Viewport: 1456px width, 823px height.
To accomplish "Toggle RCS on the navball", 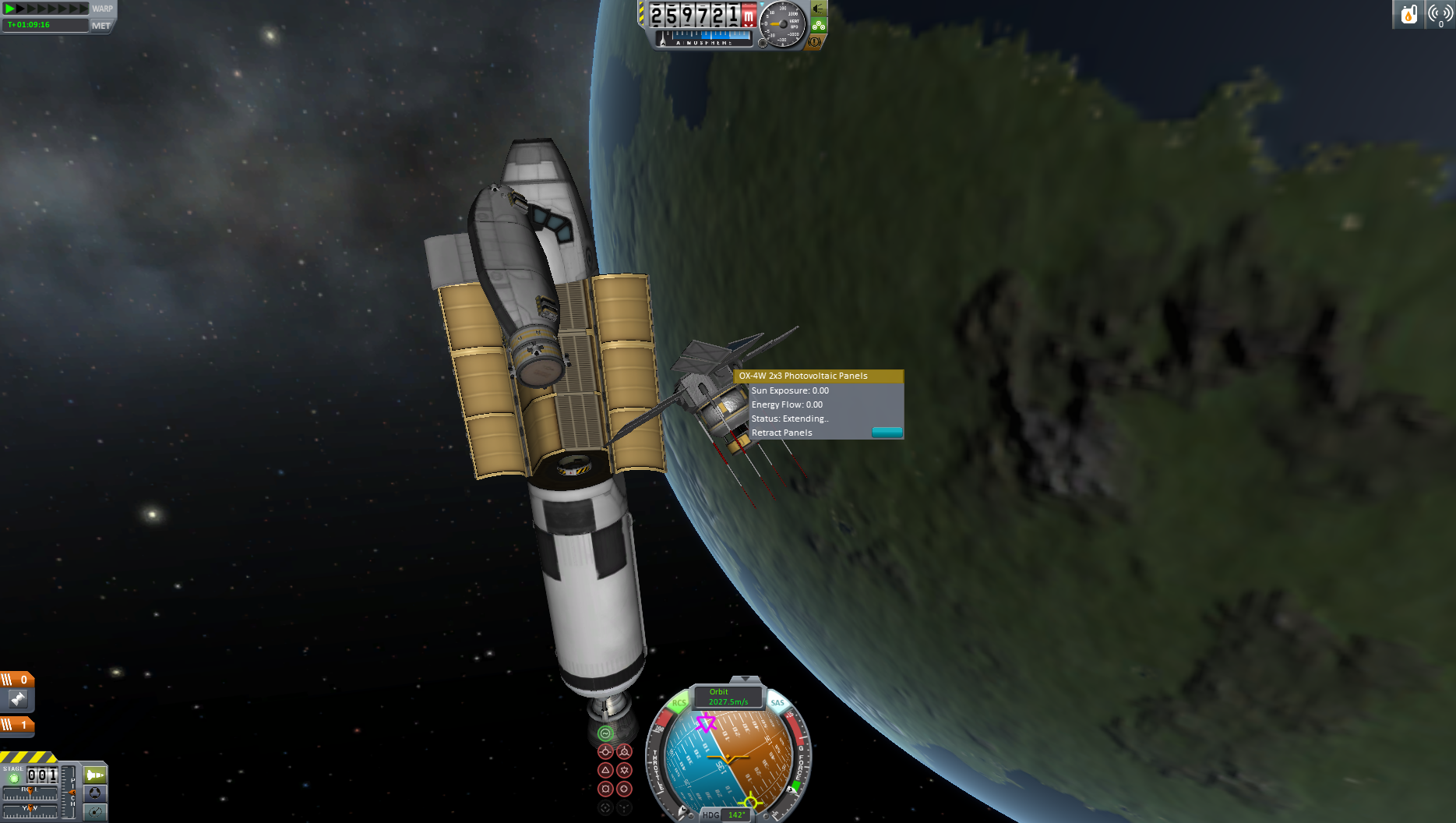I will [x=679, y=703].
